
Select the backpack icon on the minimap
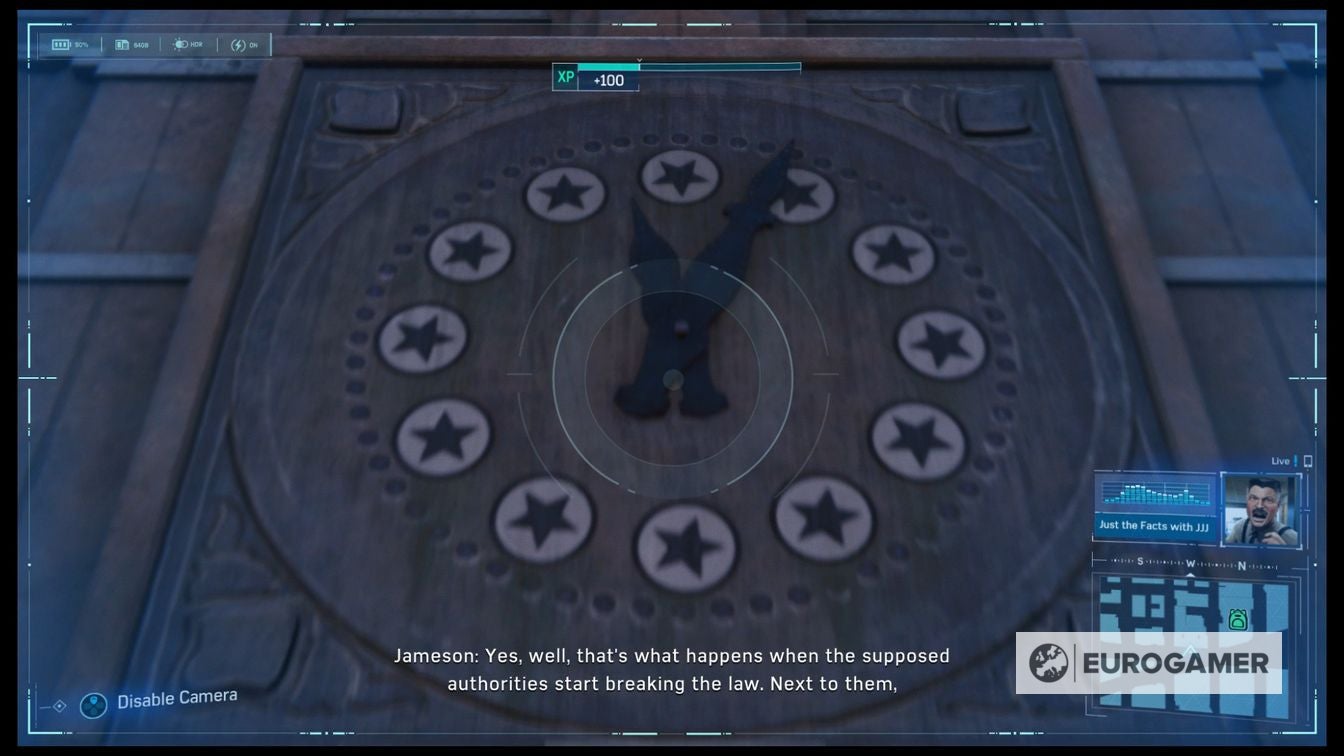pos(1239,620)
